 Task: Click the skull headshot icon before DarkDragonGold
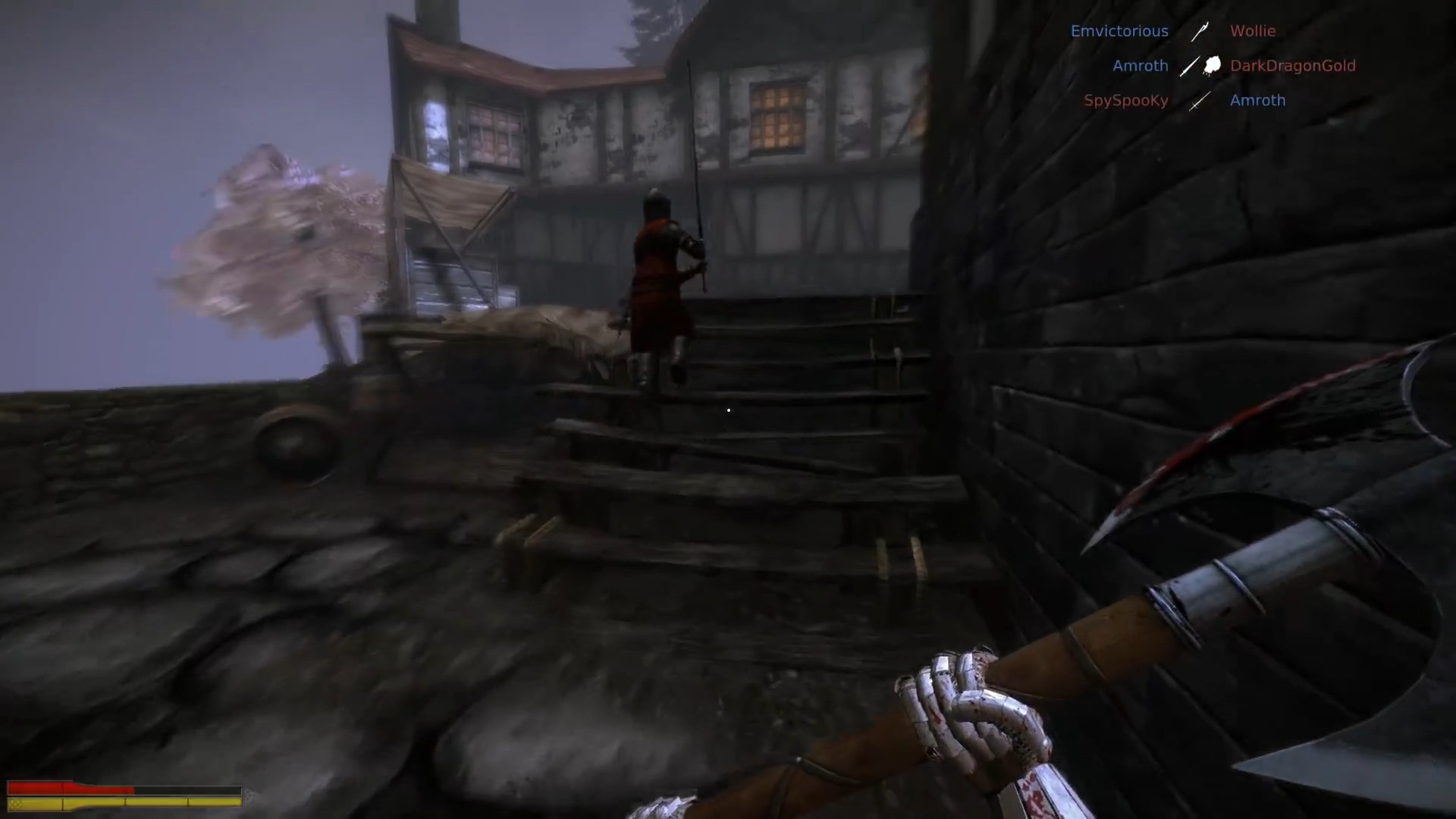click(1211, 65)
